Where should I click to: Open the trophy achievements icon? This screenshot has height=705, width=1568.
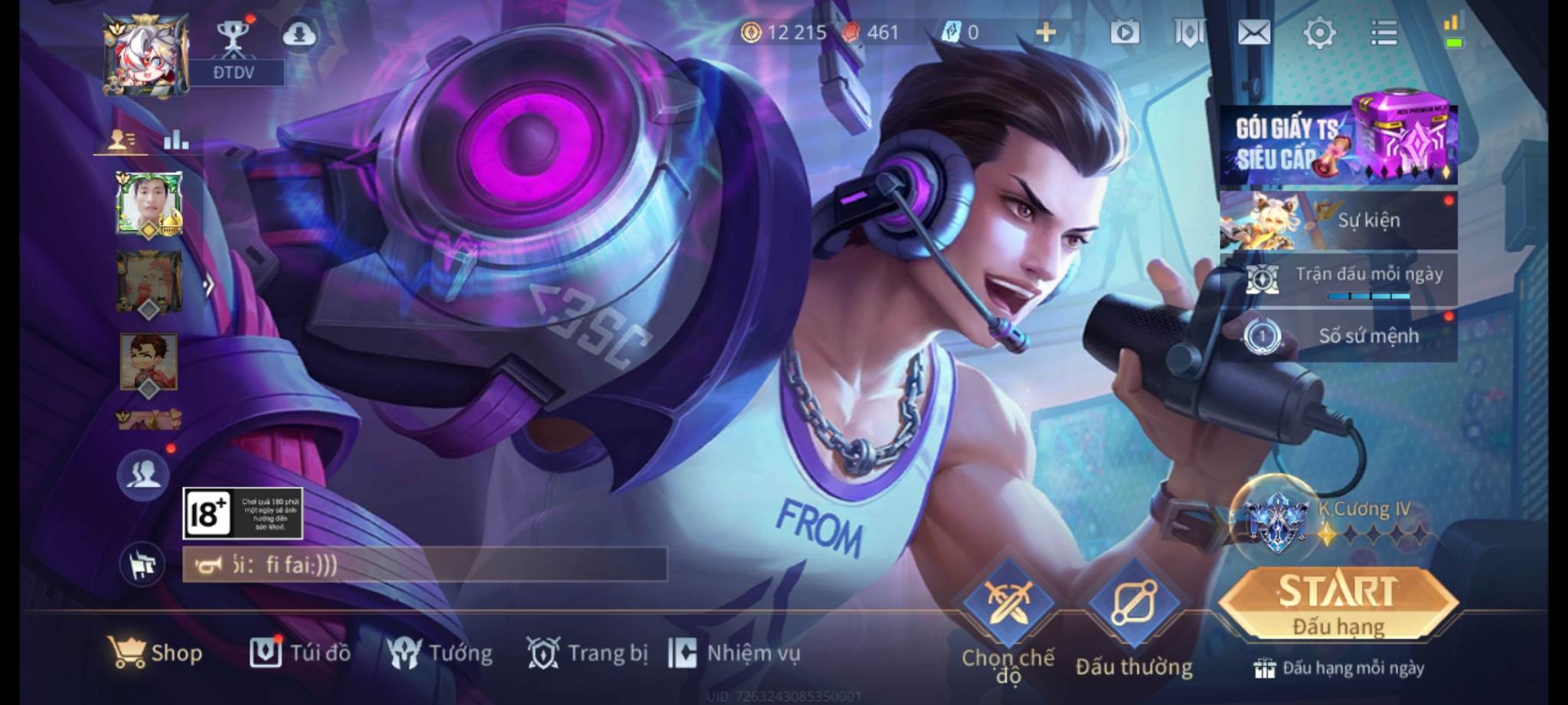pyautogui.click(x=232, y=36)
